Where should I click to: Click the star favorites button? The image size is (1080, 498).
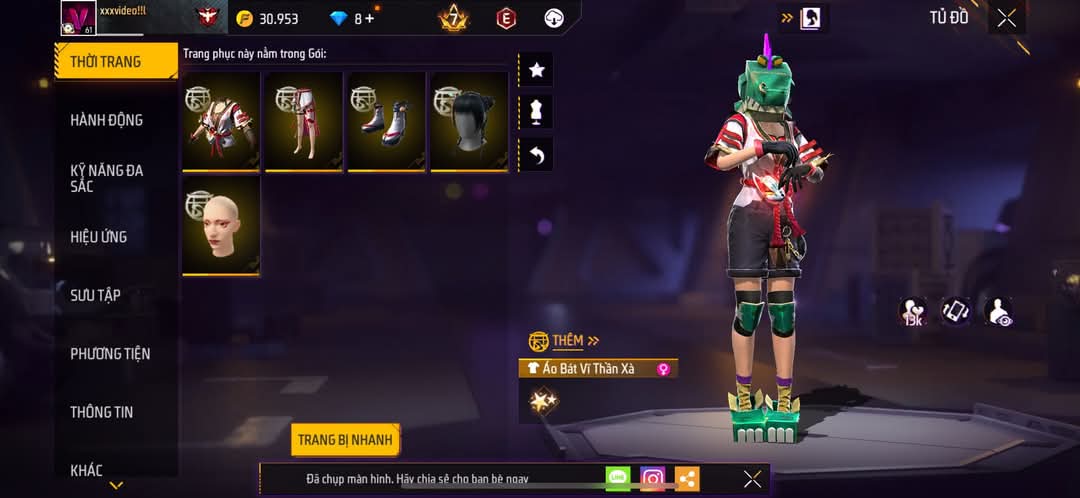click(x=536, y=70)
